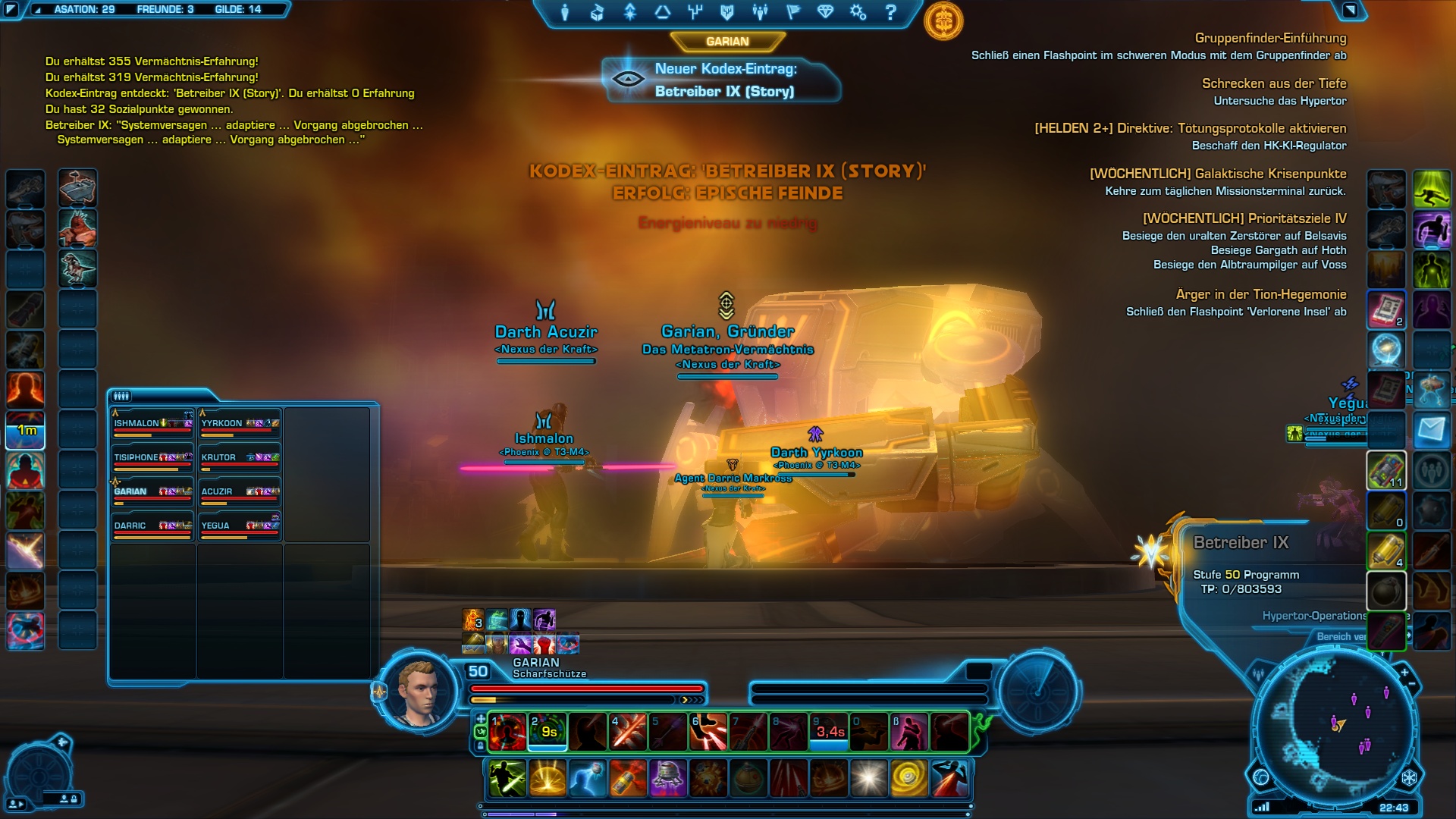
Task: Open the Gruppenfinder-Einführung mission tracker entry
Action: pyautogui.click(x=1270, y=38)
